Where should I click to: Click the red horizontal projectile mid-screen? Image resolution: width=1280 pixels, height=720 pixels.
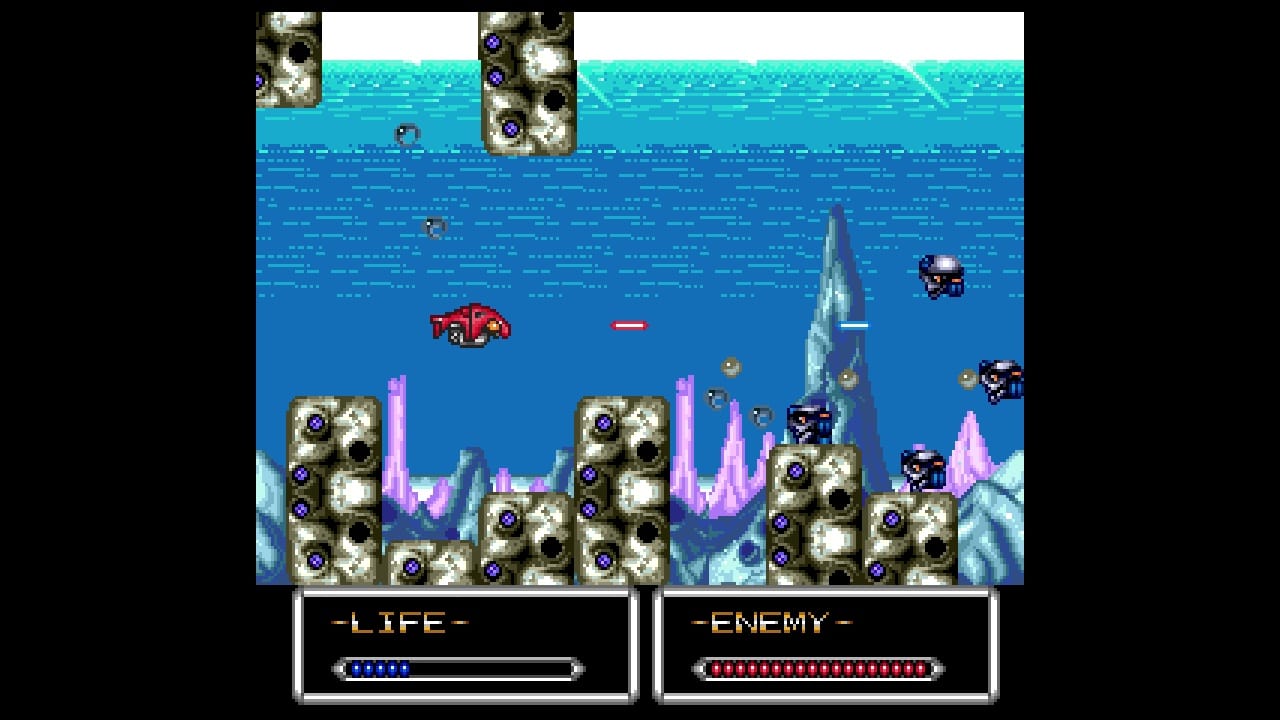(x=630, y=324)
